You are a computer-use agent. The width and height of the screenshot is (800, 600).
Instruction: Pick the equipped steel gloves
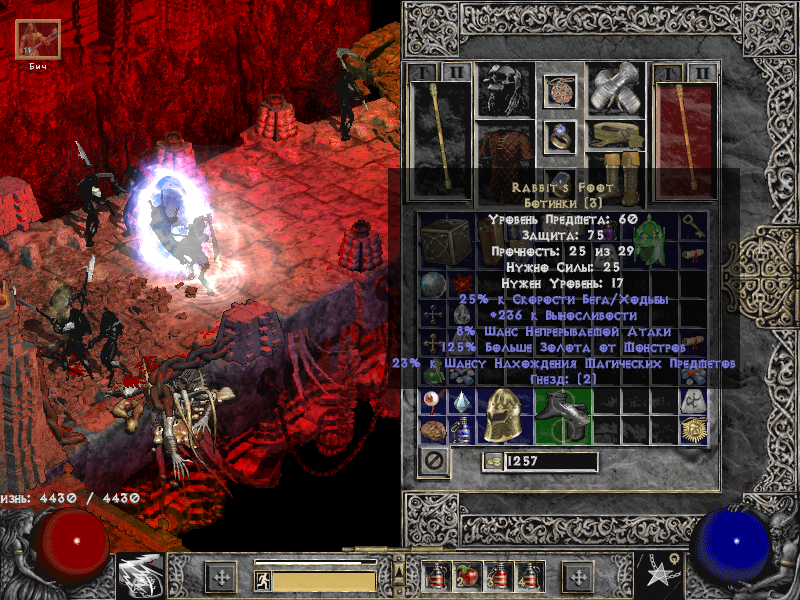615,90
